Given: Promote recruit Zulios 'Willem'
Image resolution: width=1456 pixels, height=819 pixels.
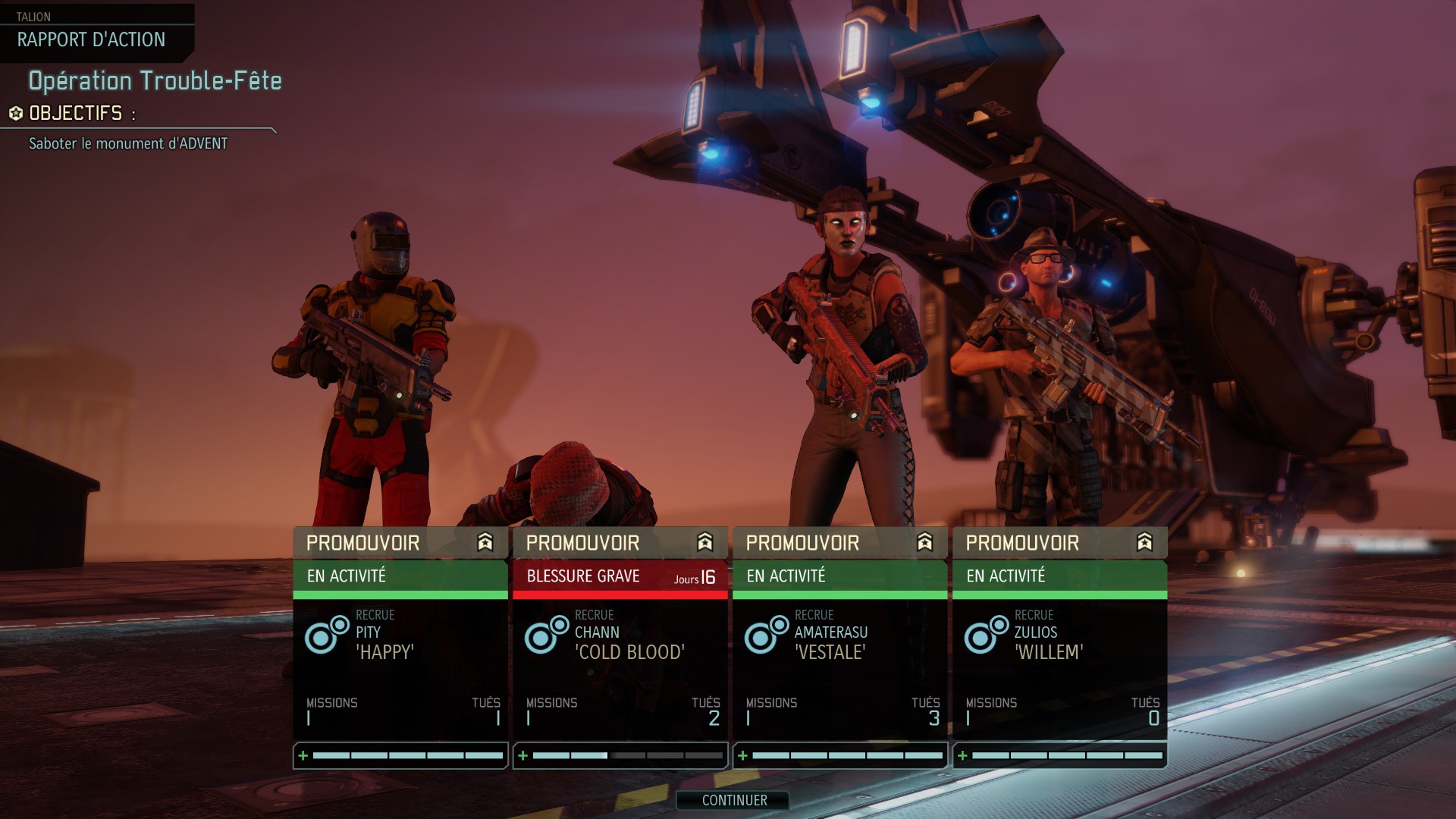Looking at the screenshot, I should [1059, 543].
